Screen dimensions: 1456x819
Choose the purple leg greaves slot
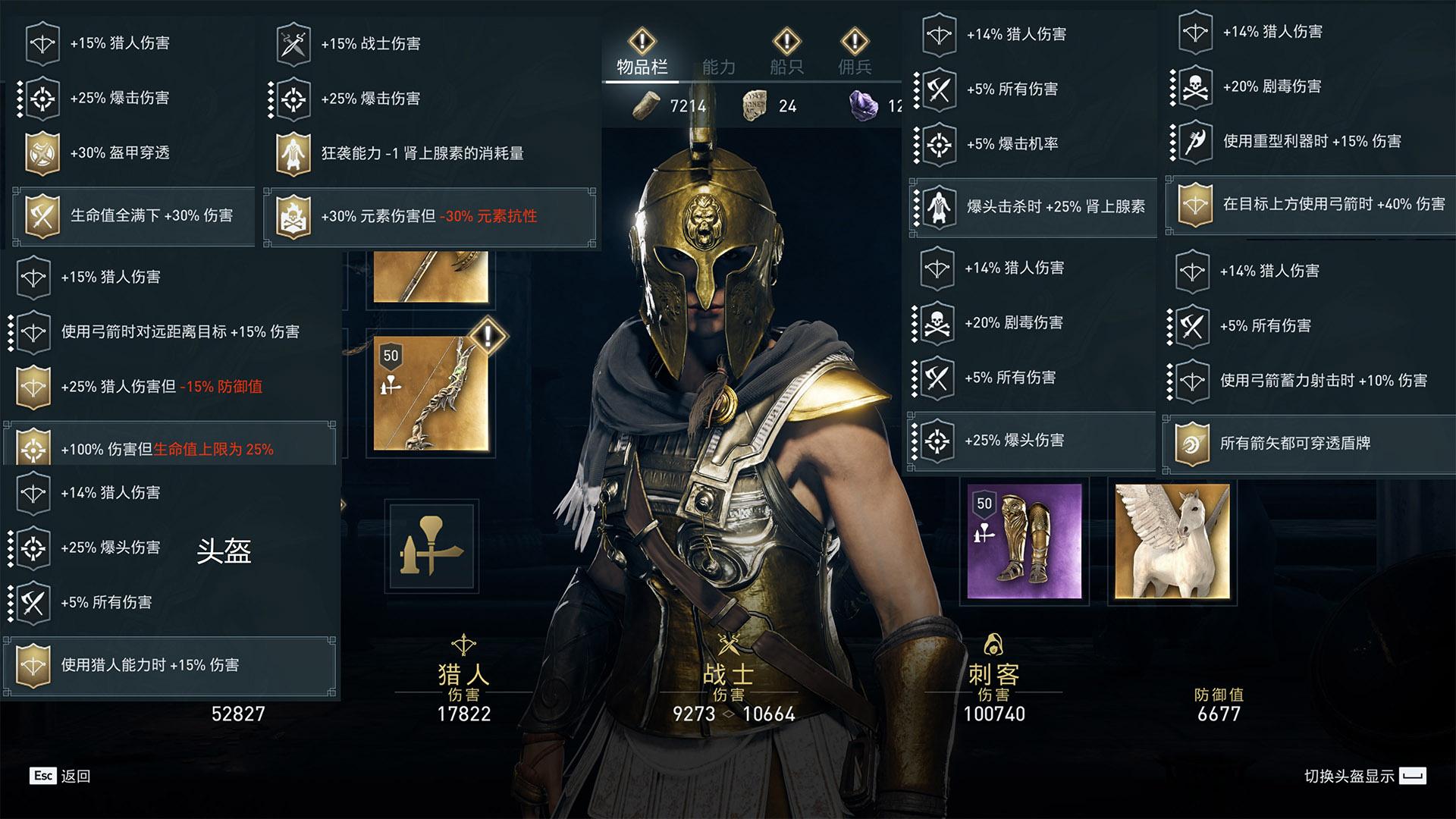coord(1024,541)
